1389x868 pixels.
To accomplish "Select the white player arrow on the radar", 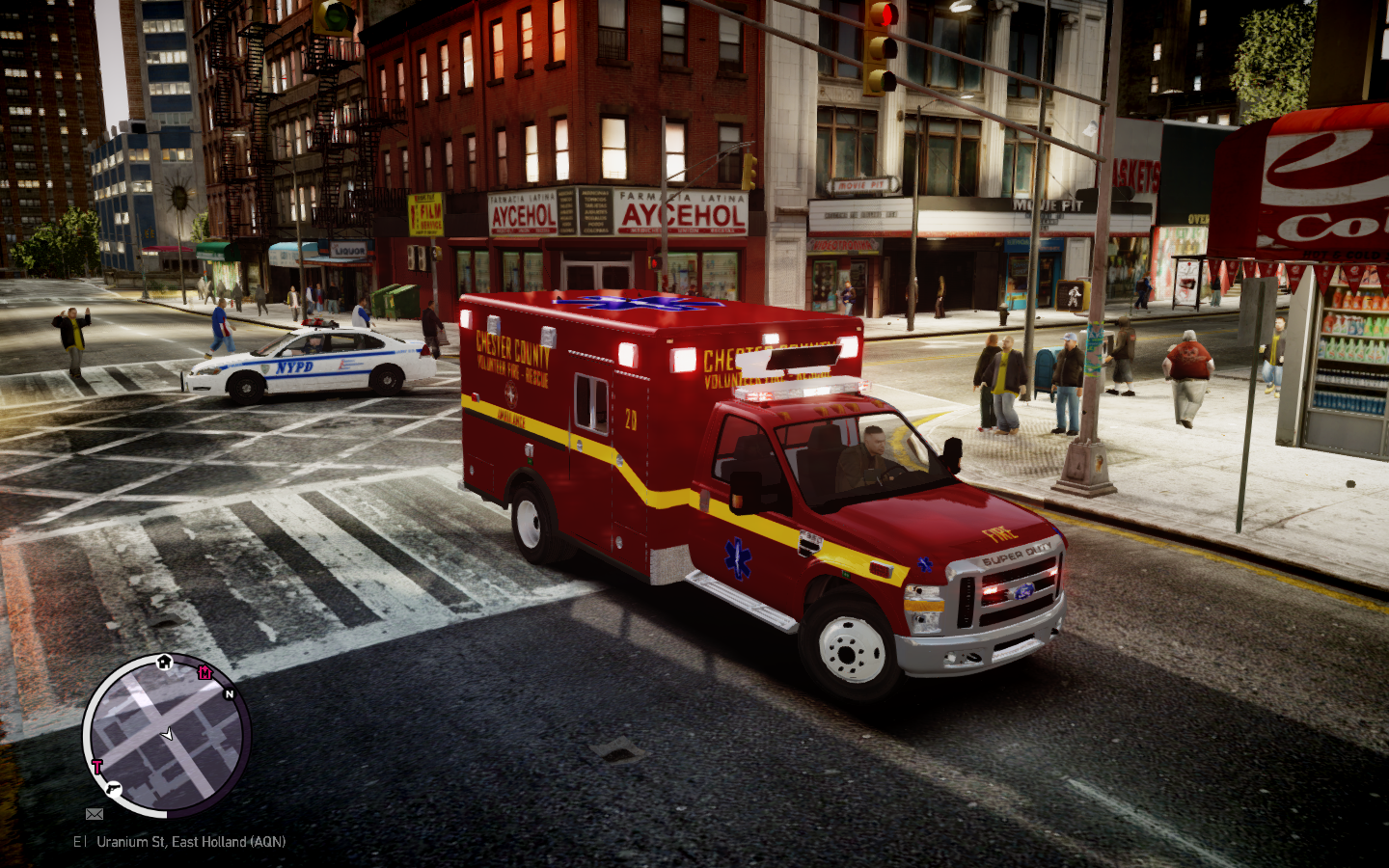I will point(168,735).
